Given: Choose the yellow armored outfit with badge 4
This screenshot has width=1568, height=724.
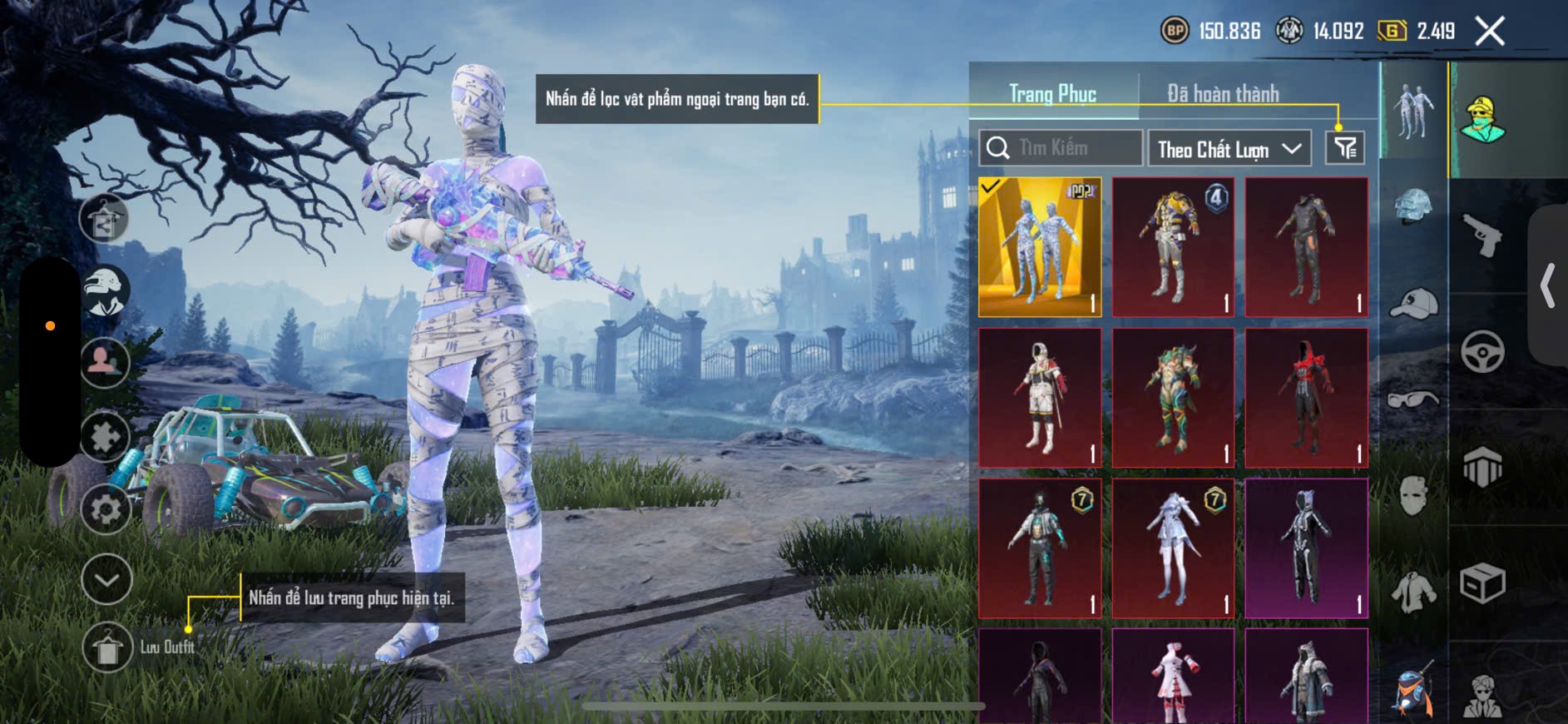Looking at the screenshot, I should click(1173, 247).
